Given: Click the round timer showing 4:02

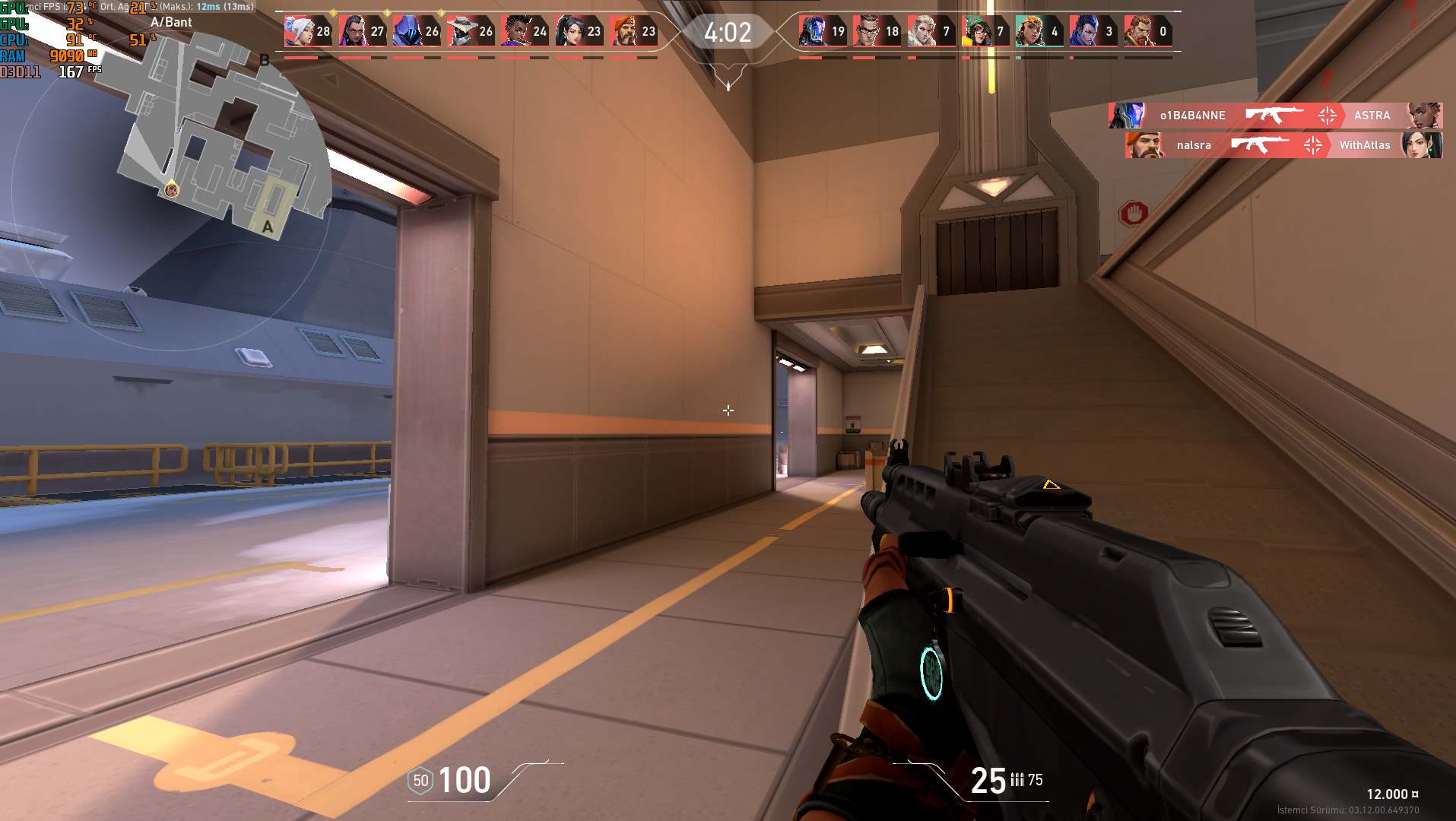Looking at the screenshot, I should pos(728,33).
